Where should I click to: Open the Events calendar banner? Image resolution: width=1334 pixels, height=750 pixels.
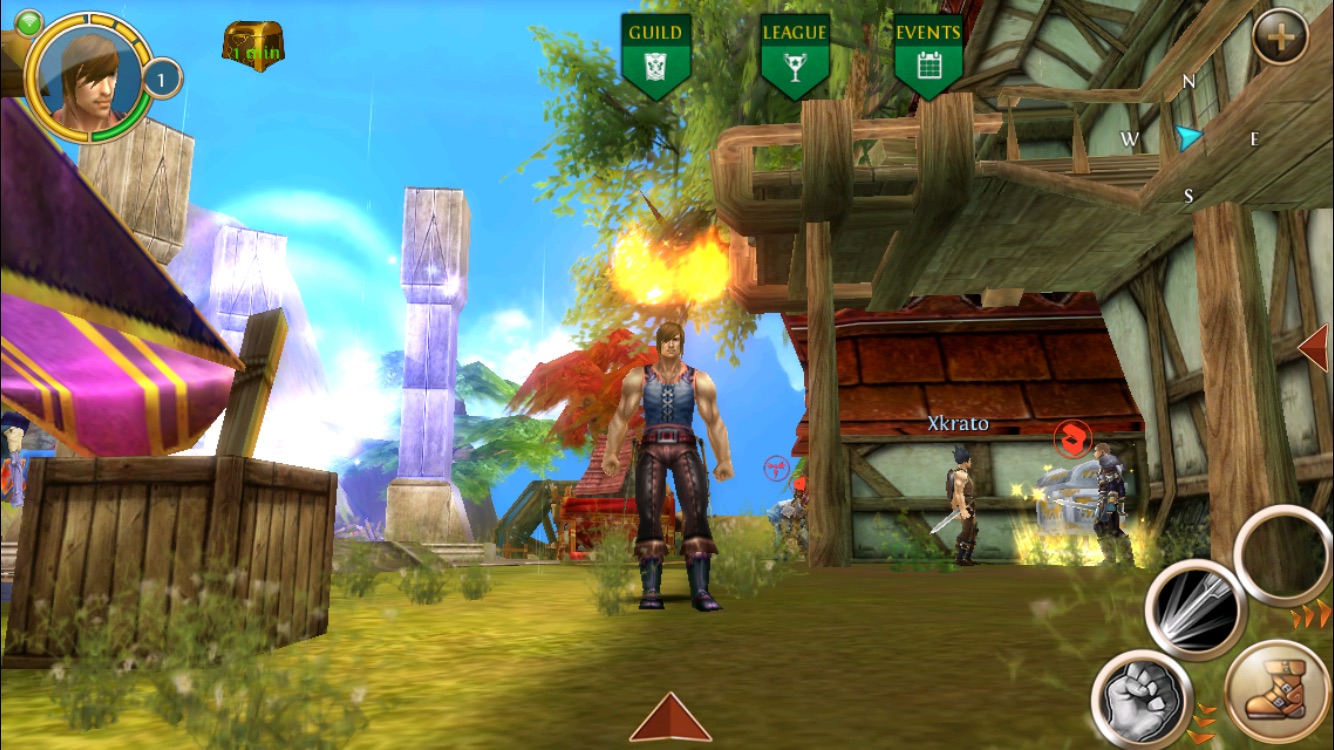coord(928,56)
